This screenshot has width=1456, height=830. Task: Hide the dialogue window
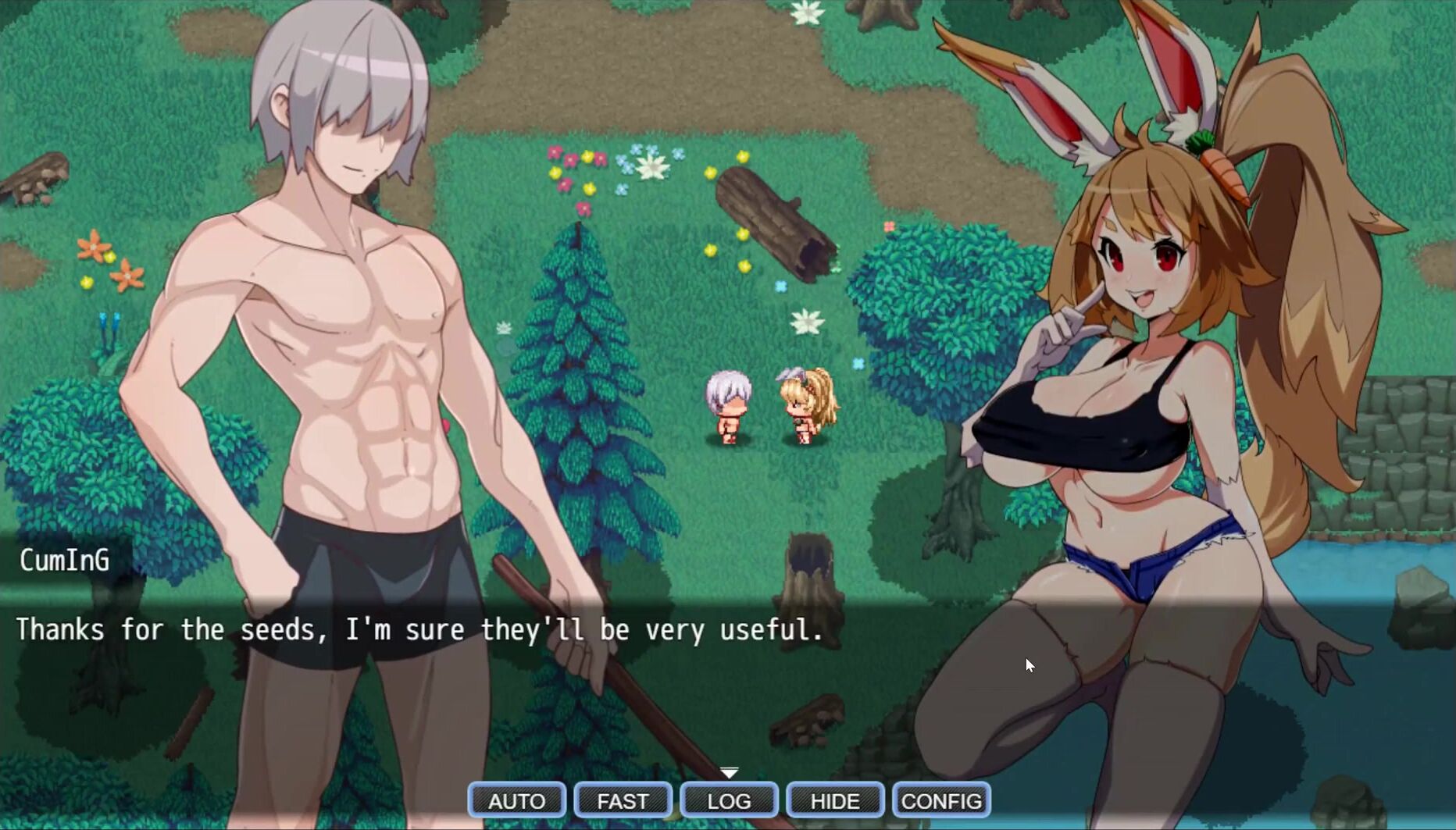835,800
